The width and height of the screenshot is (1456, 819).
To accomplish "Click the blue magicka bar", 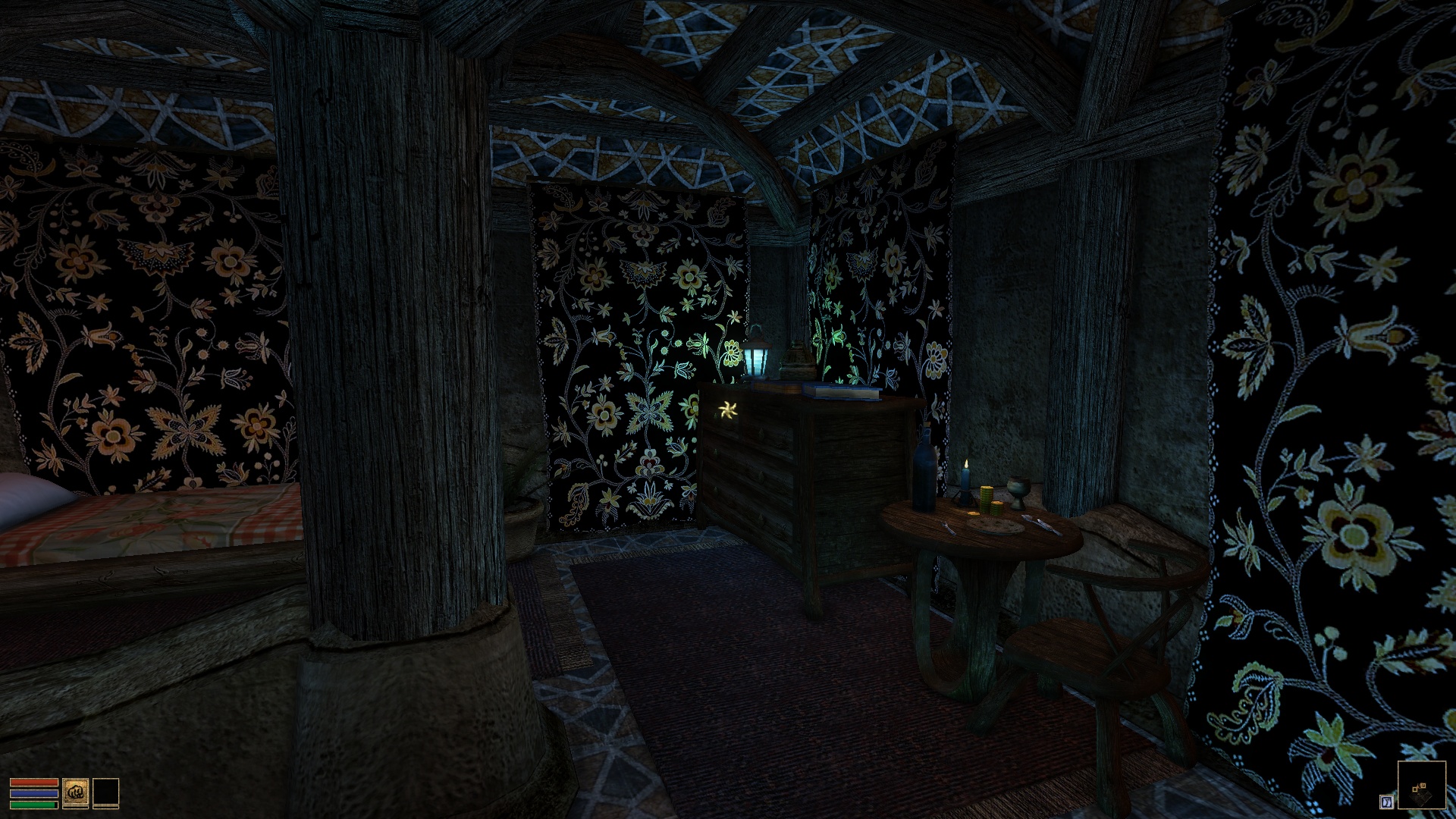I will pyautogui.click(x=34, y=793).
